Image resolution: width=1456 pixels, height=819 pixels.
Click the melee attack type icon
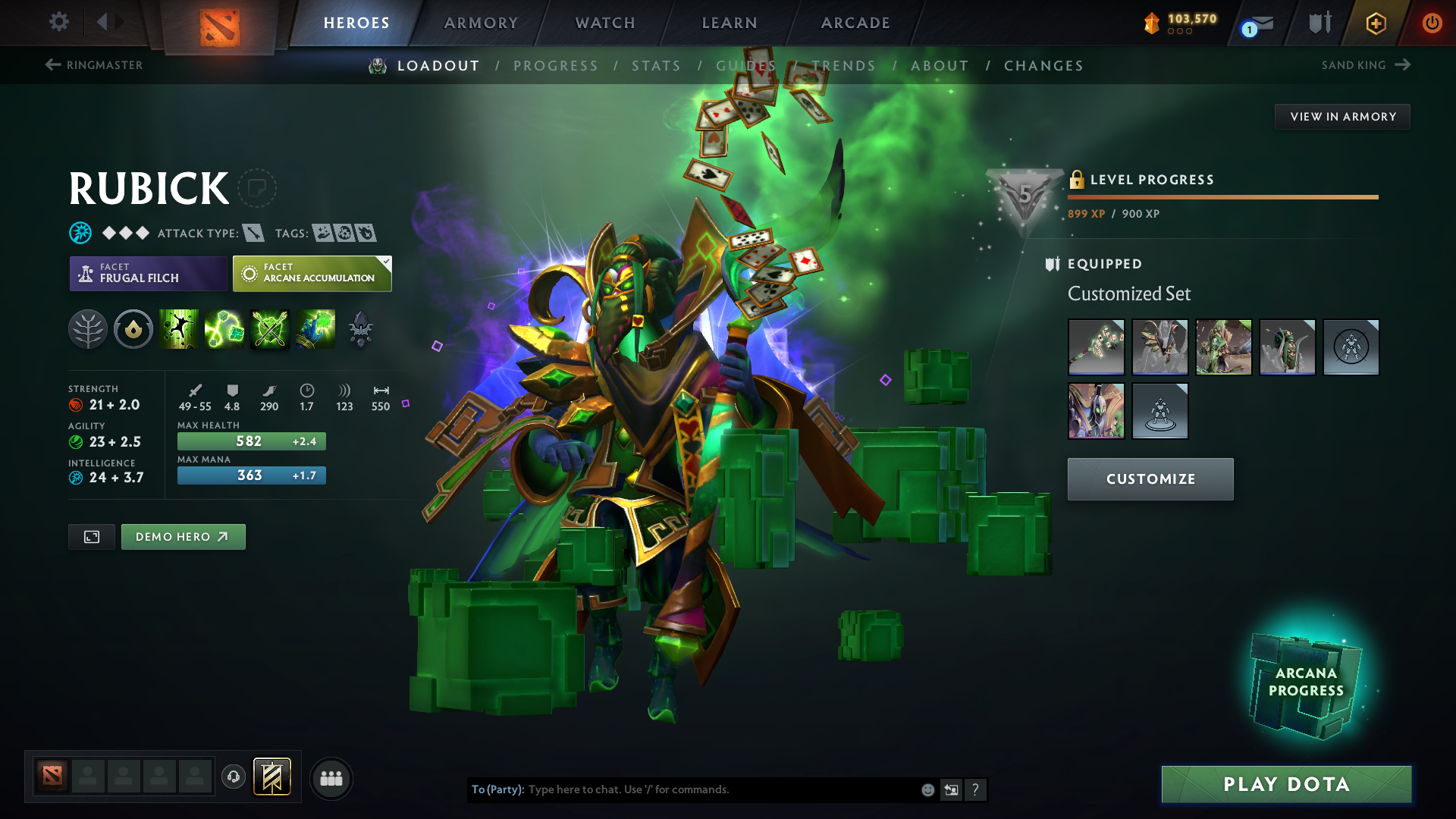pyautogui.click(x=253, y=233)
